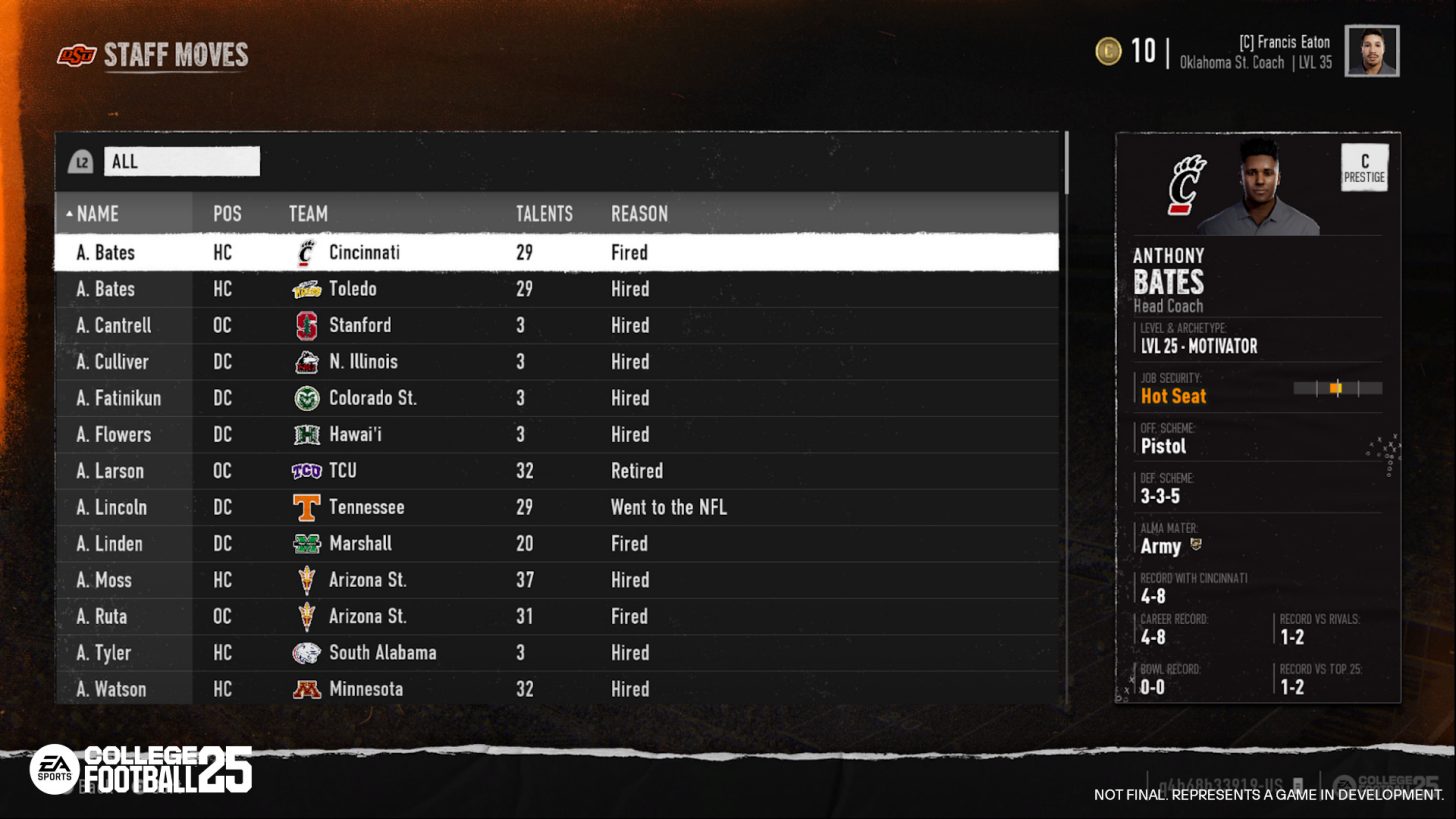Click the C Prestige badge

1363,168
